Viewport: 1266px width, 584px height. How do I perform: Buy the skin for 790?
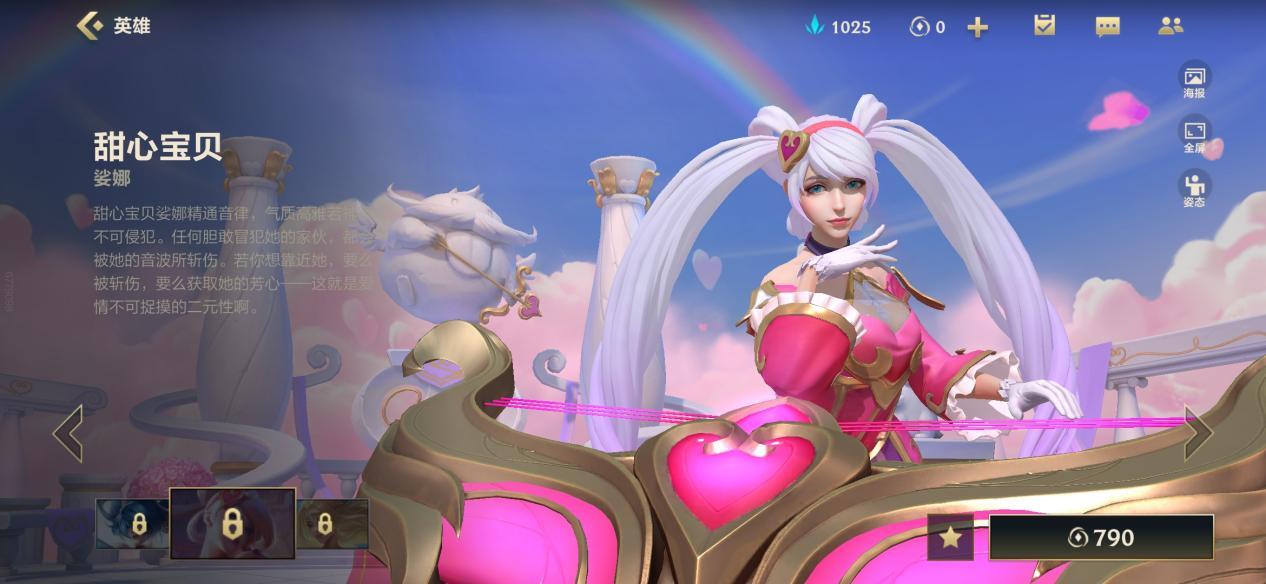coord(1101,538)
